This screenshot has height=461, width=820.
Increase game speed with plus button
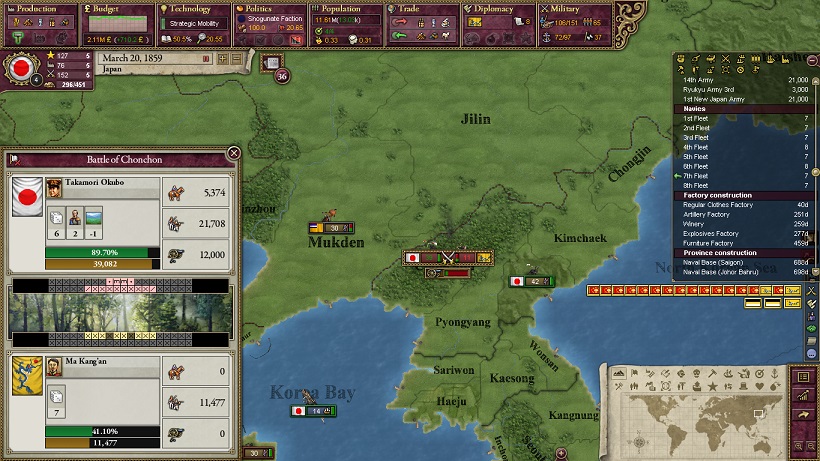225,59
